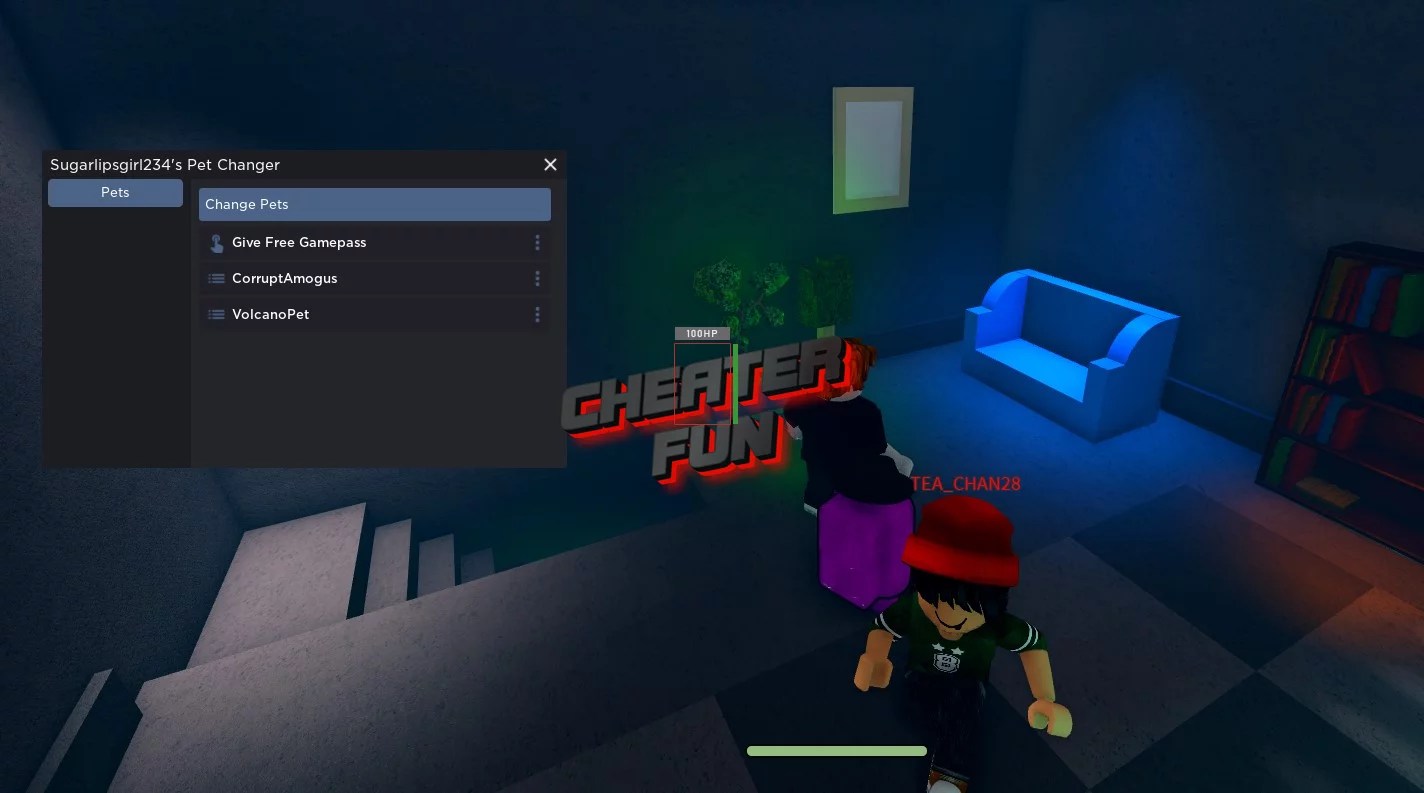1424x793 pixels.
Task: Click the list icon next to VolcanoPet
Action: 216,314
